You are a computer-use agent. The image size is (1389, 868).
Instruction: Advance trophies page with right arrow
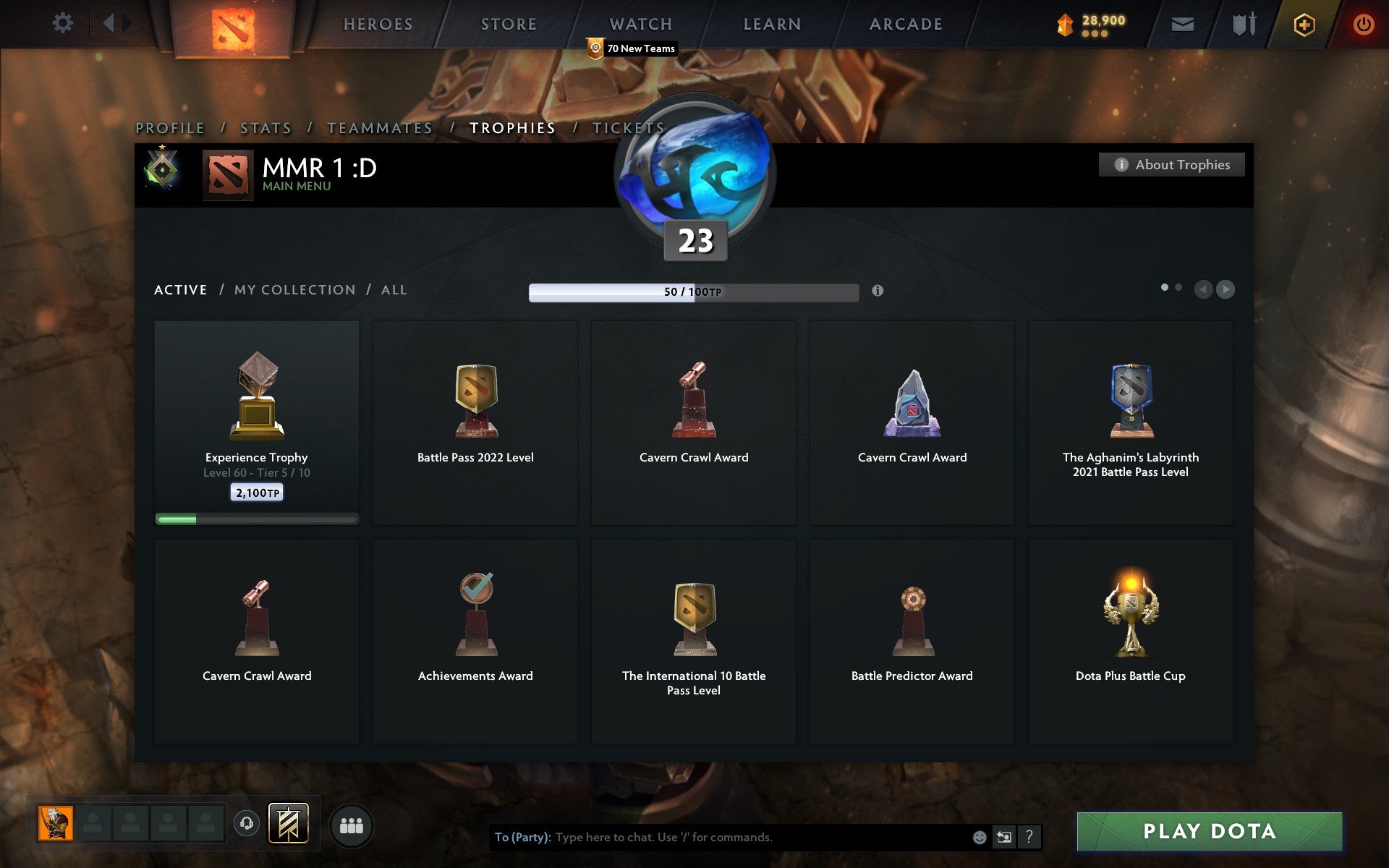click(1225, 289)
